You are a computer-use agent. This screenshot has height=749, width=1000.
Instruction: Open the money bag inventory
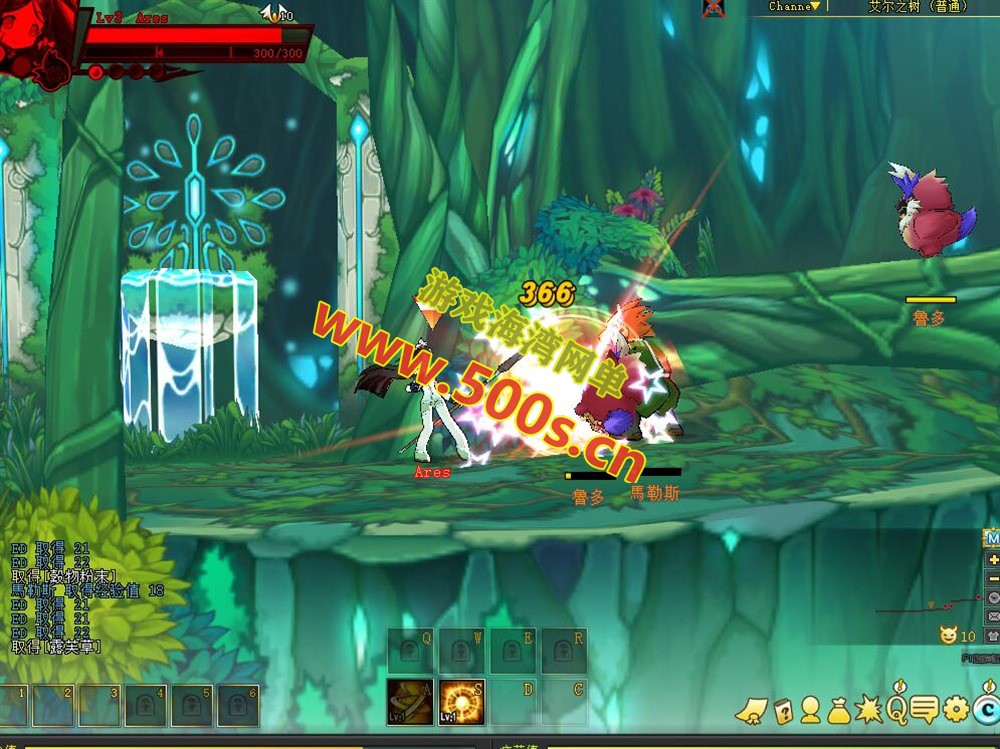point(838,710)
